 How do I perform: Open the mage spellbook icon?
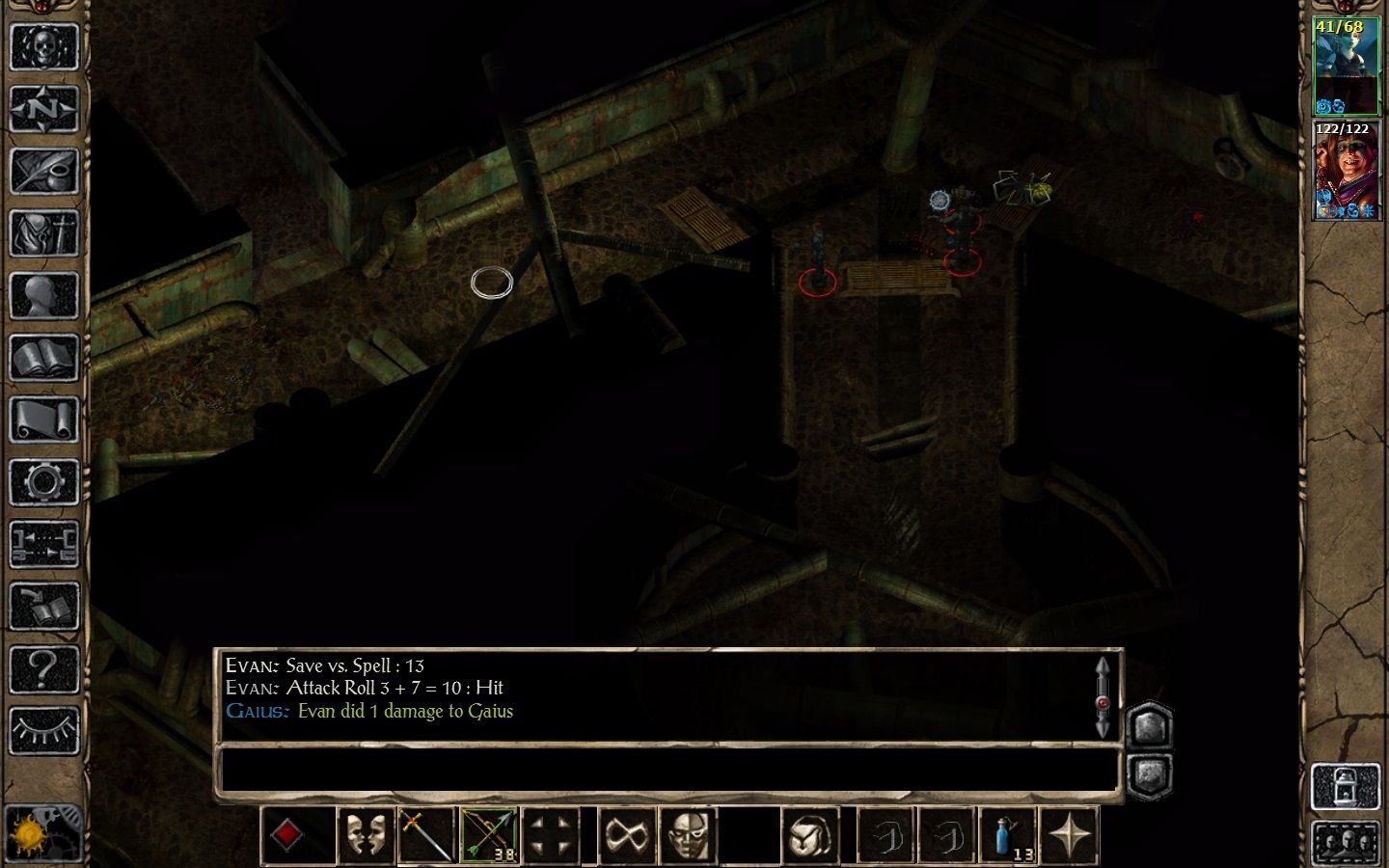click(46, 358)
